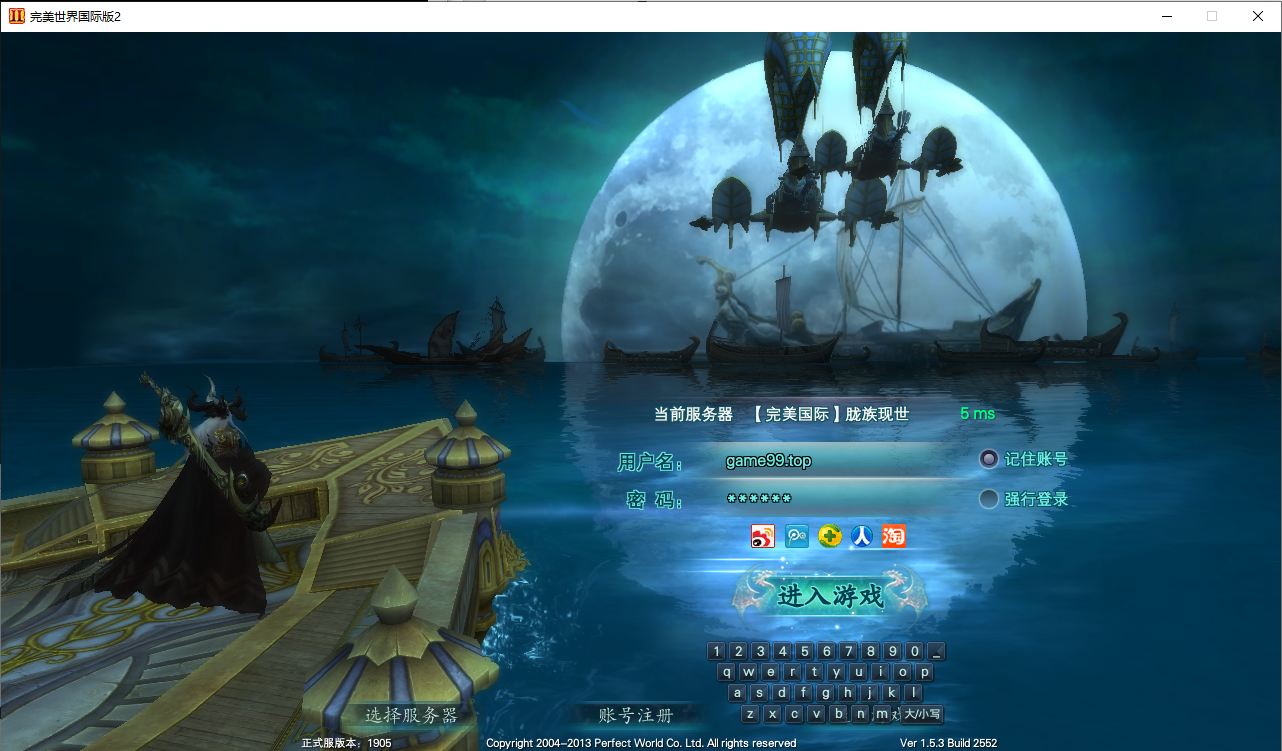Minimize the game window
The image size is (1282, 751).
1166,16
